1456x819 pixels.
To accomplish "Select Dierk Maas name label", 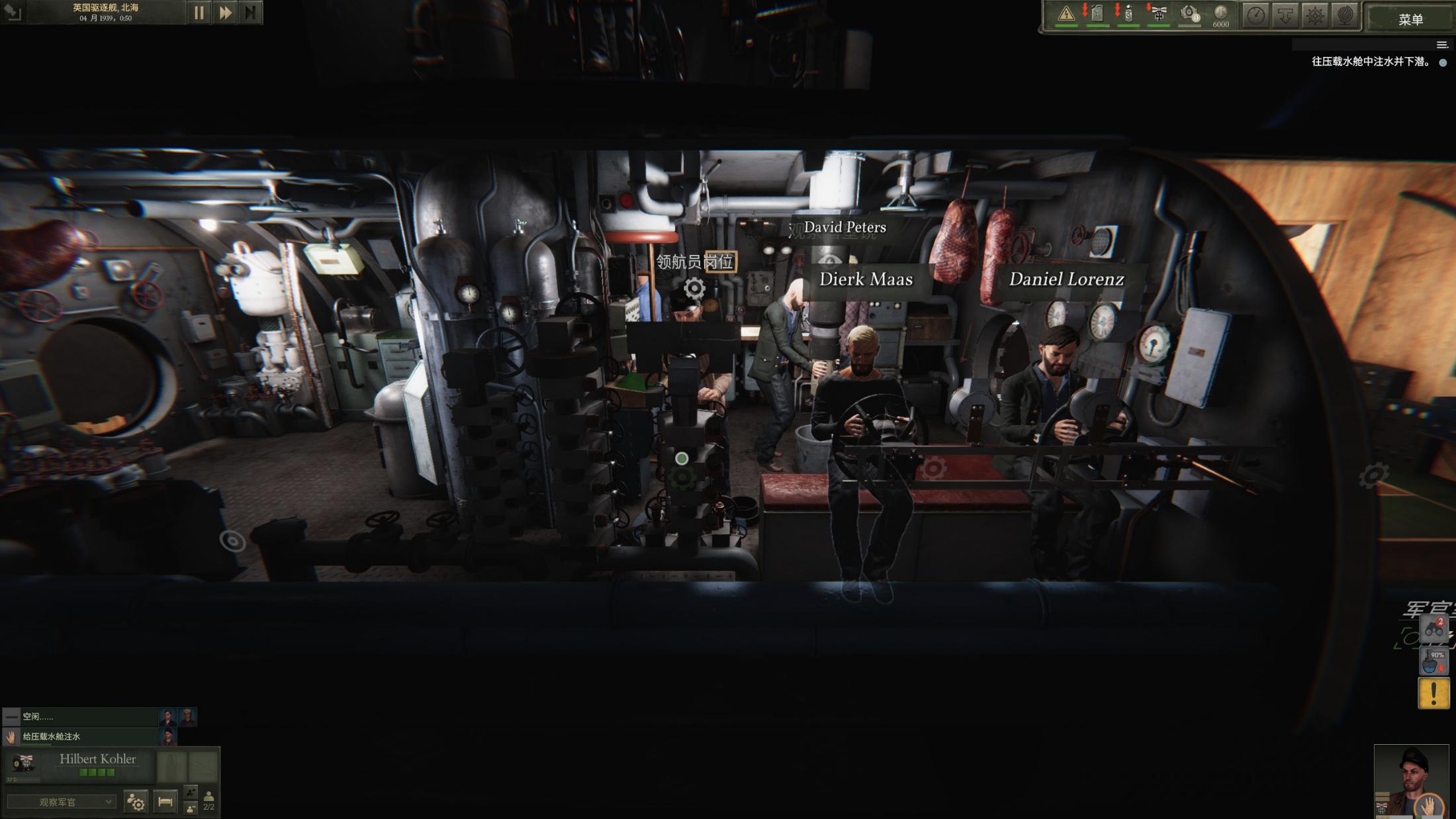I will click(866, 279).
